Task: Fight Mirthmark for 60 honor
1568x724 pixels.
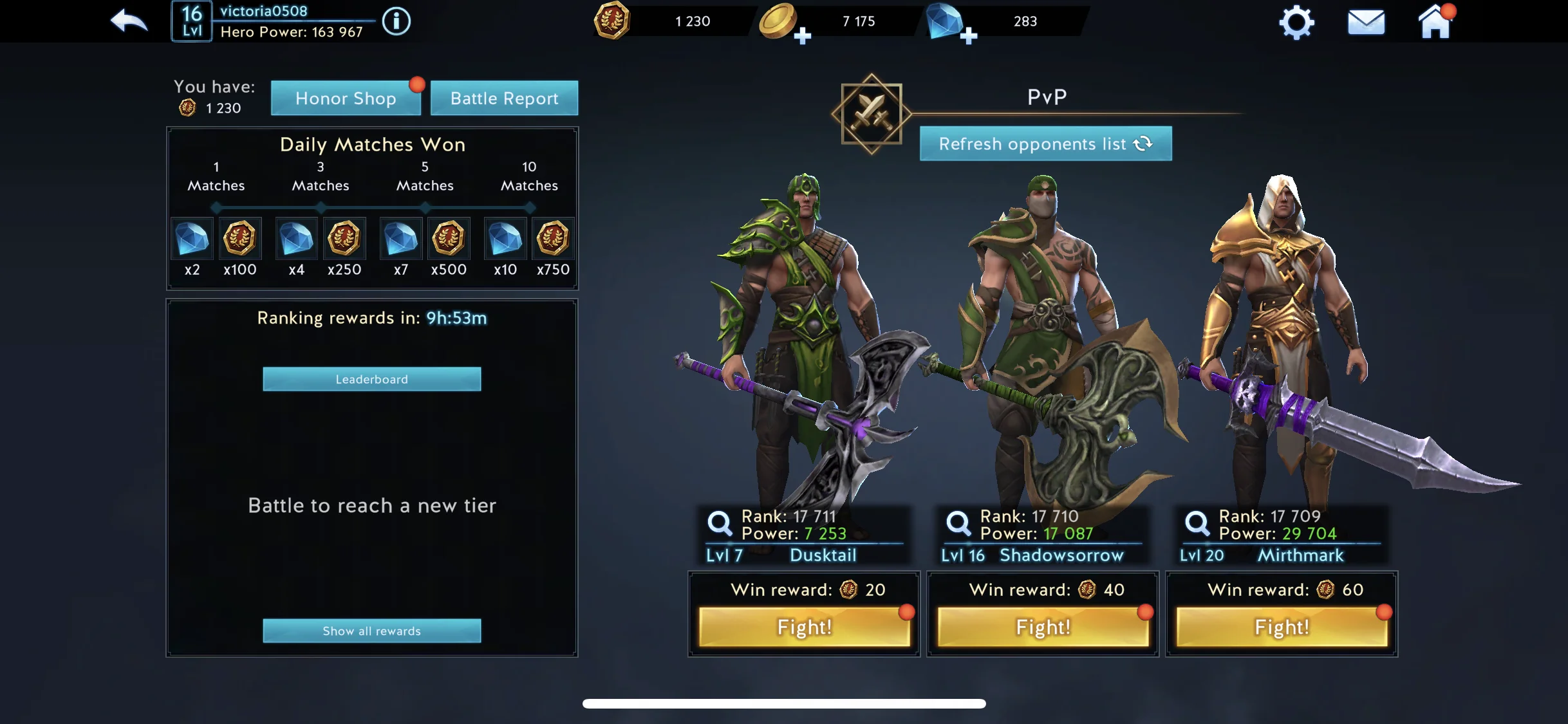Action: pyautogui.click(x=1282, y=627)
